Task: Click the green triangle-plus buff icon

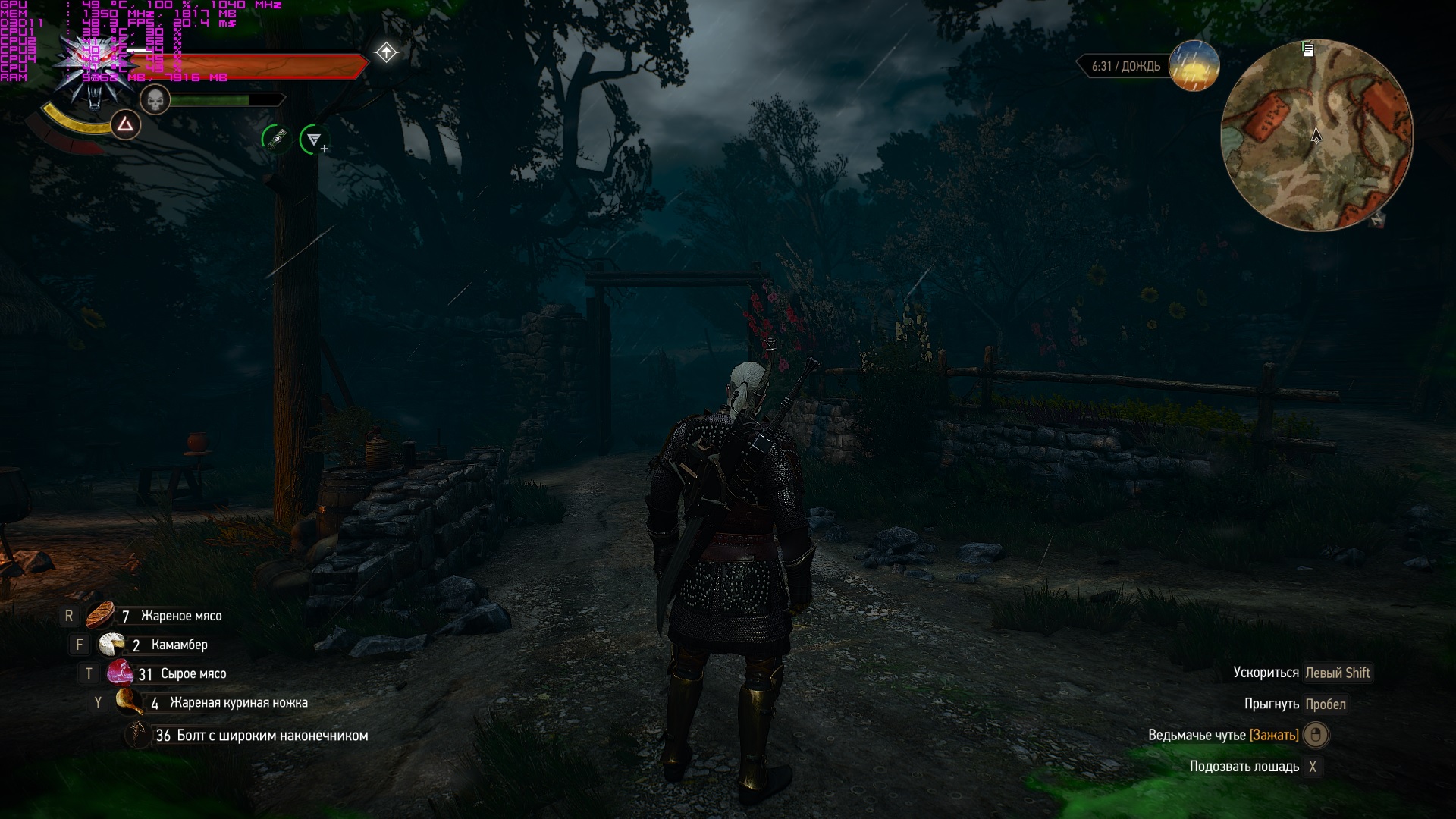Action: (x=314, y=140)
